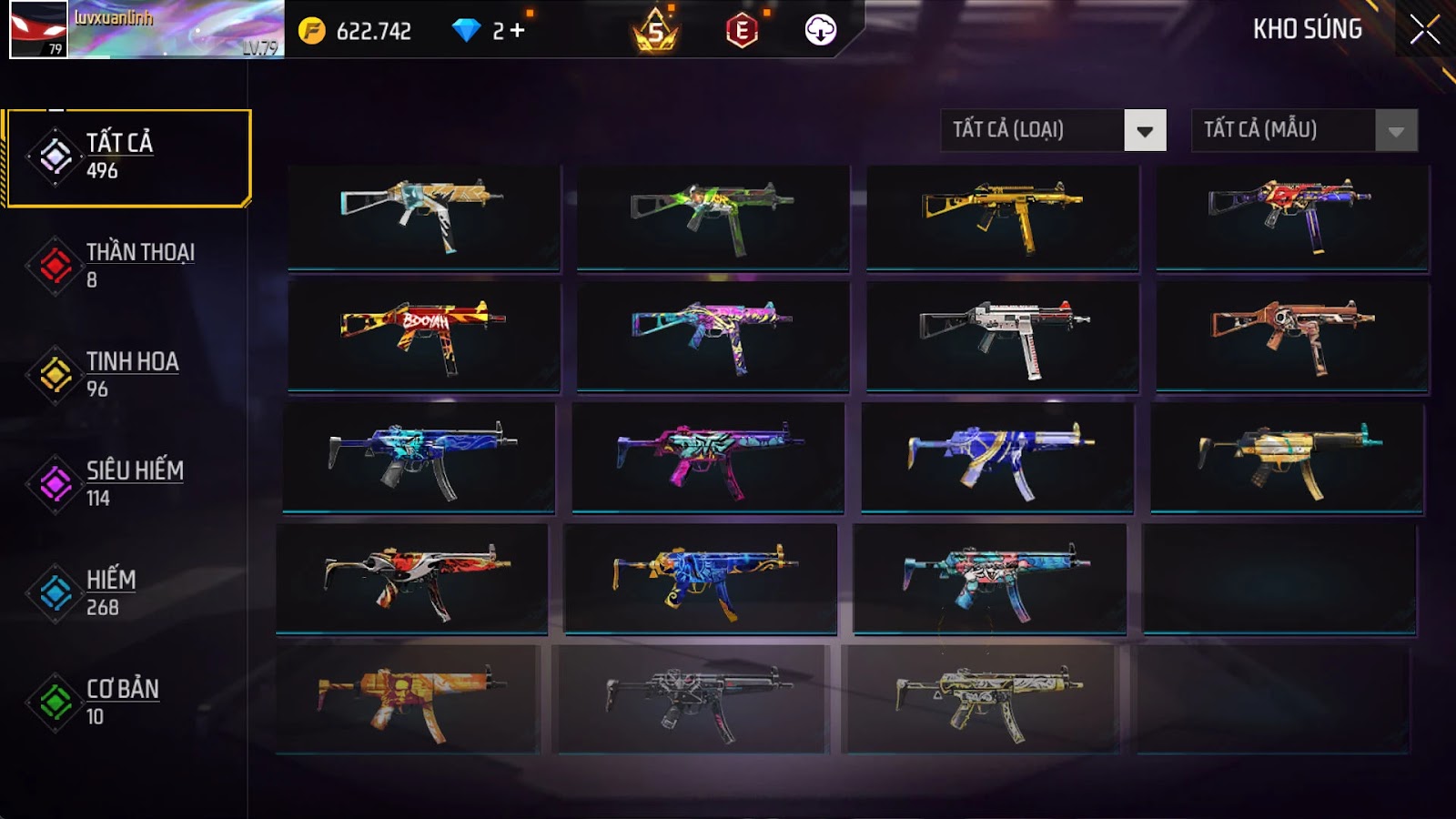Close the Kho Súng weapon armory screen

pos(1424,30)
